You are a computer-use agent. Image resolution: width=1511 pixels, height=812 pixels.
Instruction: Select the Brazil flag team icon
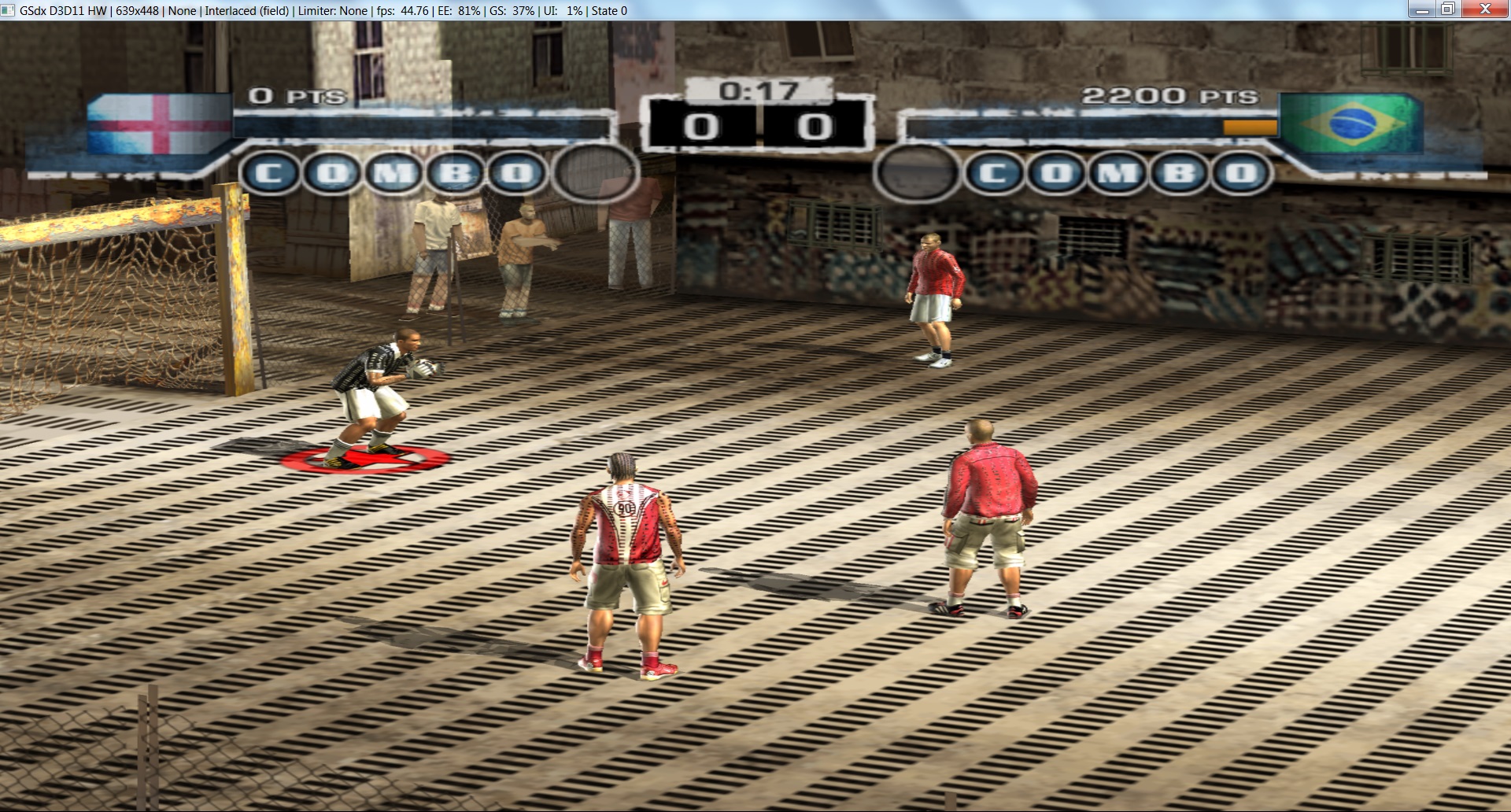tap(1351, 124)
